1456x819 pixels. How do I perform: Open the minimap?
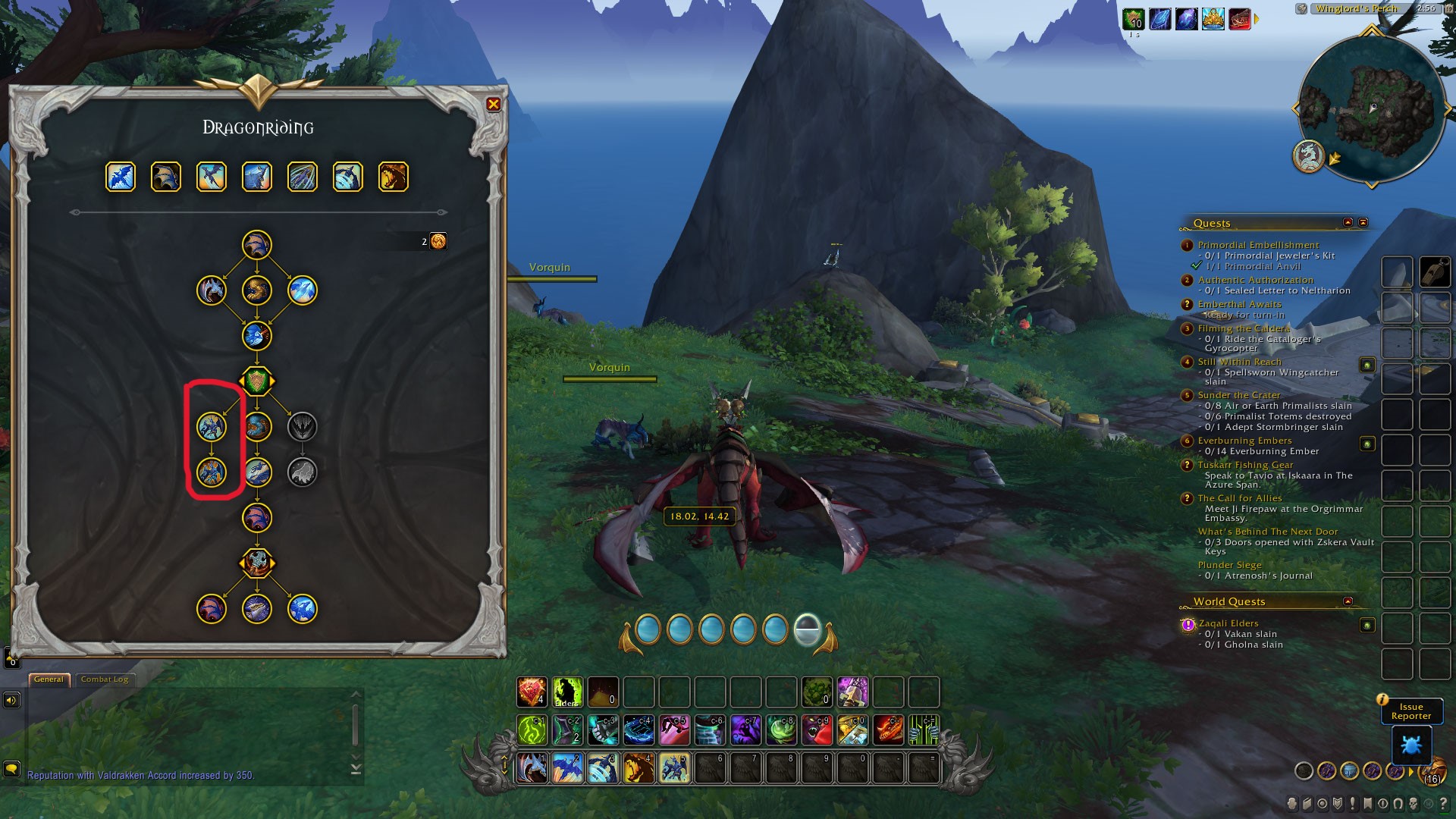click(1371, 108)
